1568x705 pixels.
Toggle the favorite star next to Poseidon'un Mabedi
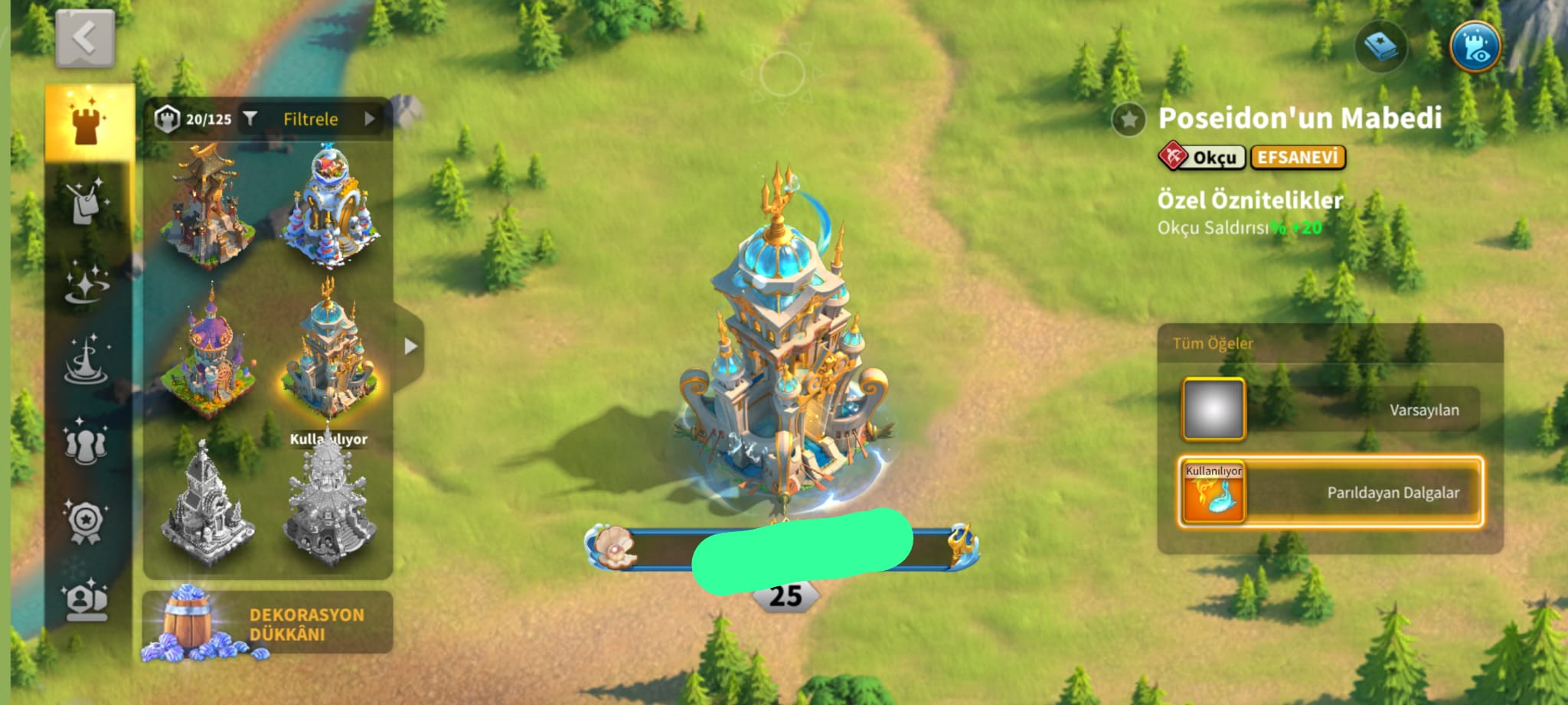point(1129,119)
